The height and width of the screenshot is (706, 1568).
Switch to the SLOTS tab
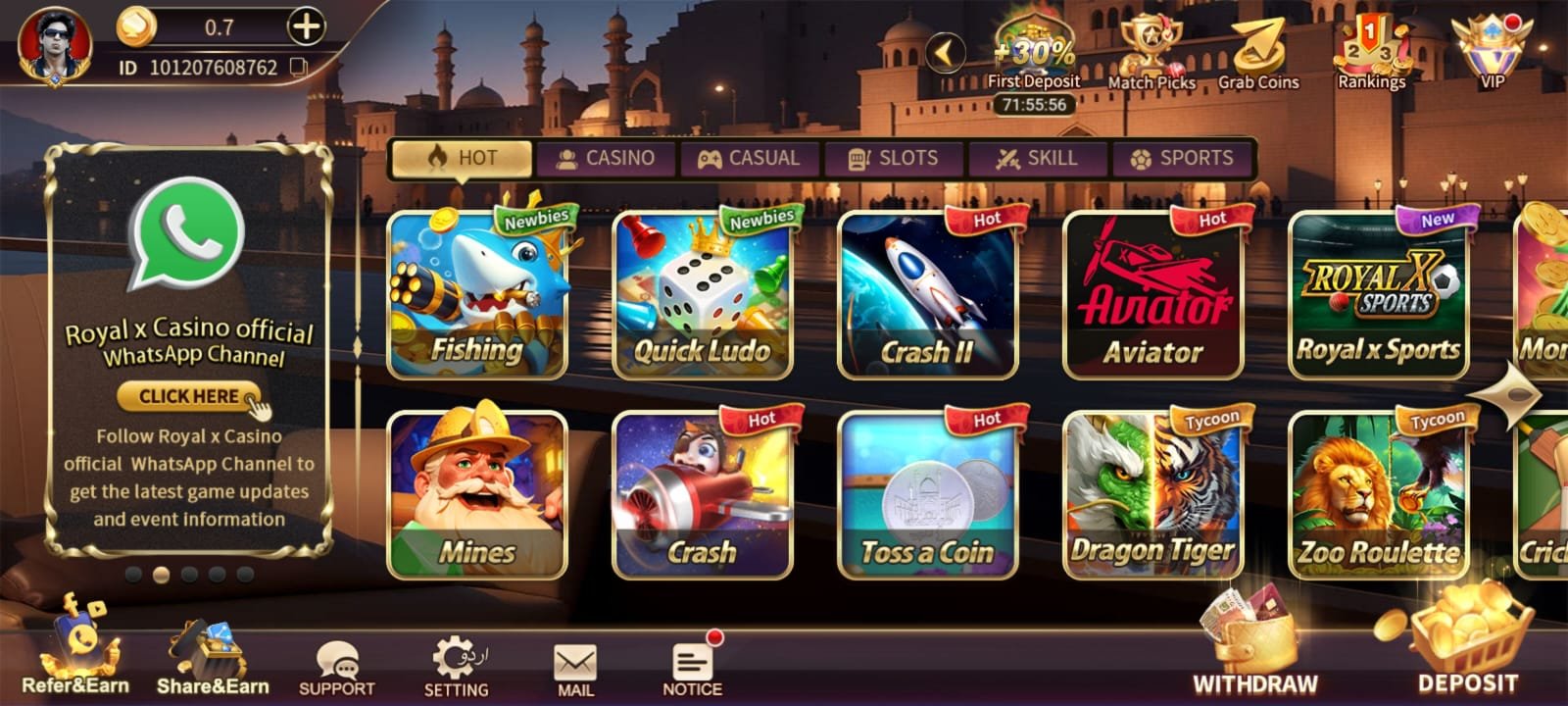(x=894, y=157)
